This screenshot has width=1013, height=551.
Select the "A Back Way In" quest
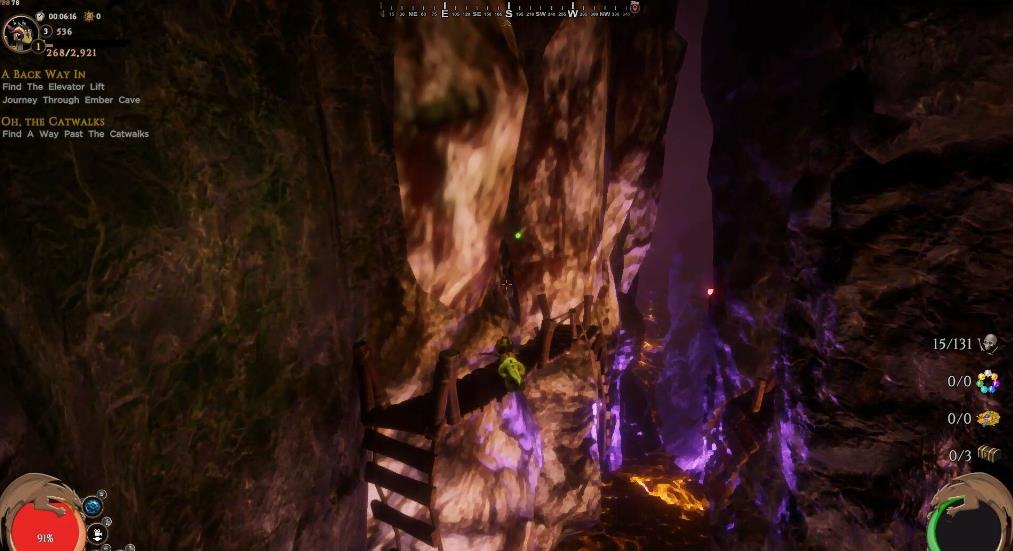[42, 74]
